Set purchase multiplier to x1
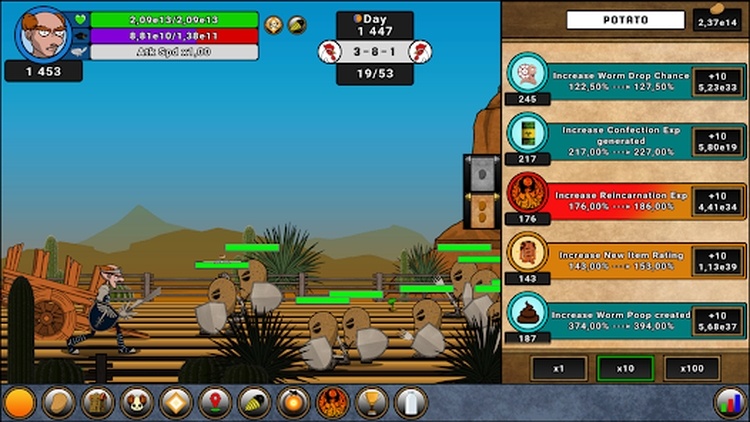The height and width of the screenshot is (422, 750). (559, 368)
